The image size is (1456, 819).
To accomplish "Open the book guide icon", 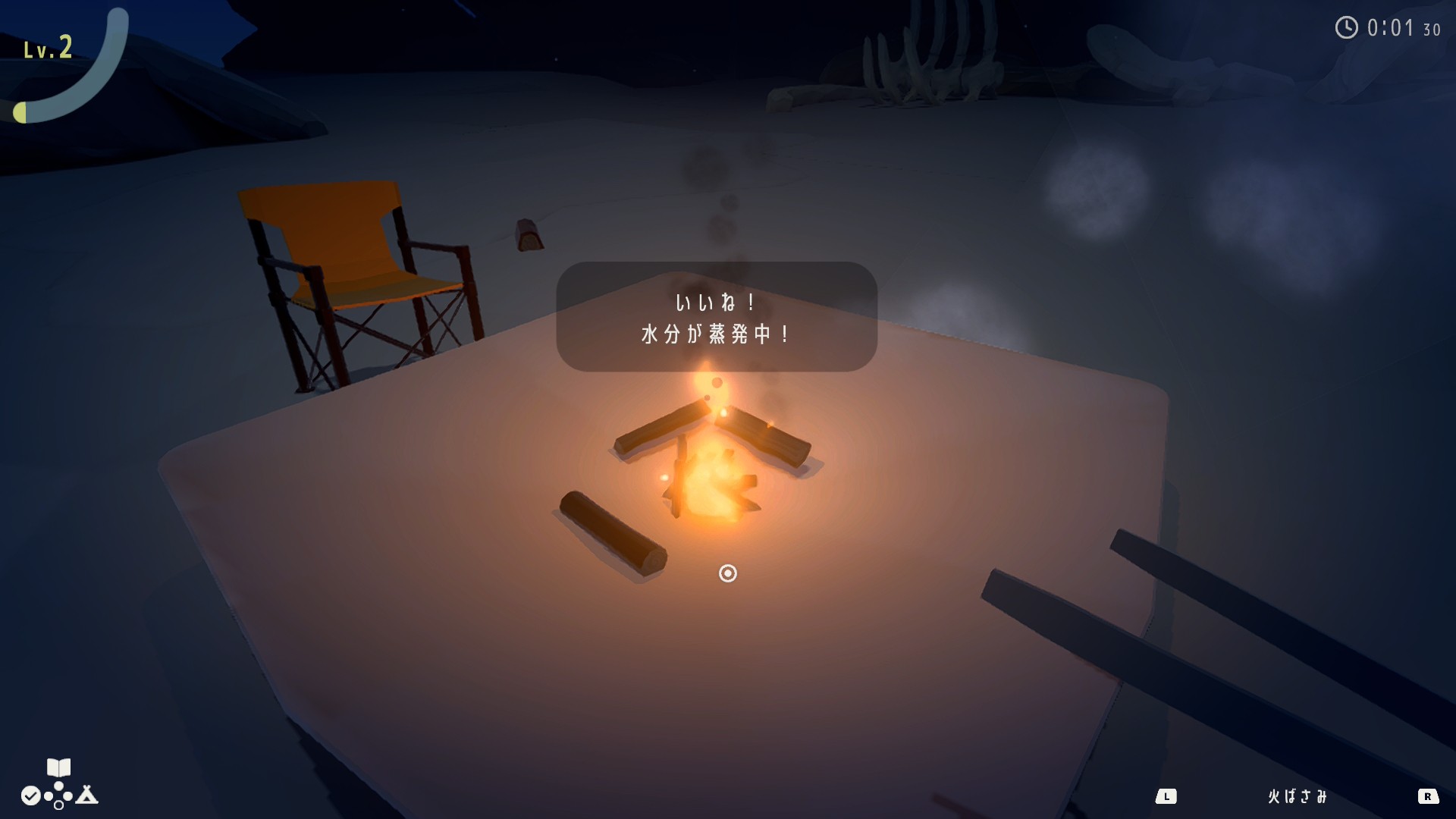I will 58,767.
